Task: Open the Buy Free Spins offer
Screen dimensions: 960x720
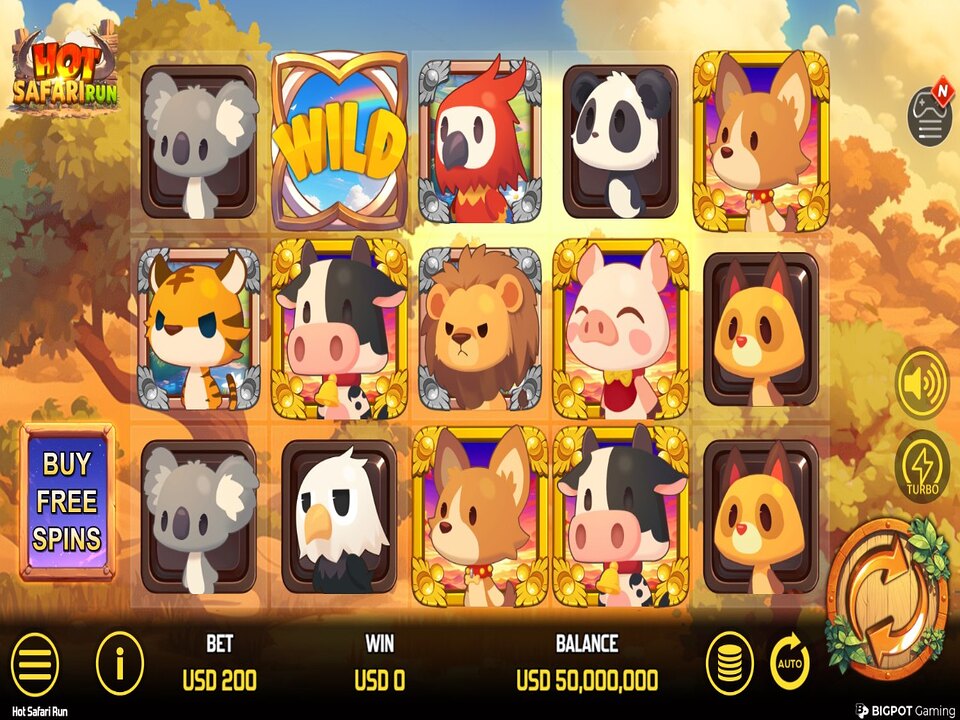Action: (67, 501)
